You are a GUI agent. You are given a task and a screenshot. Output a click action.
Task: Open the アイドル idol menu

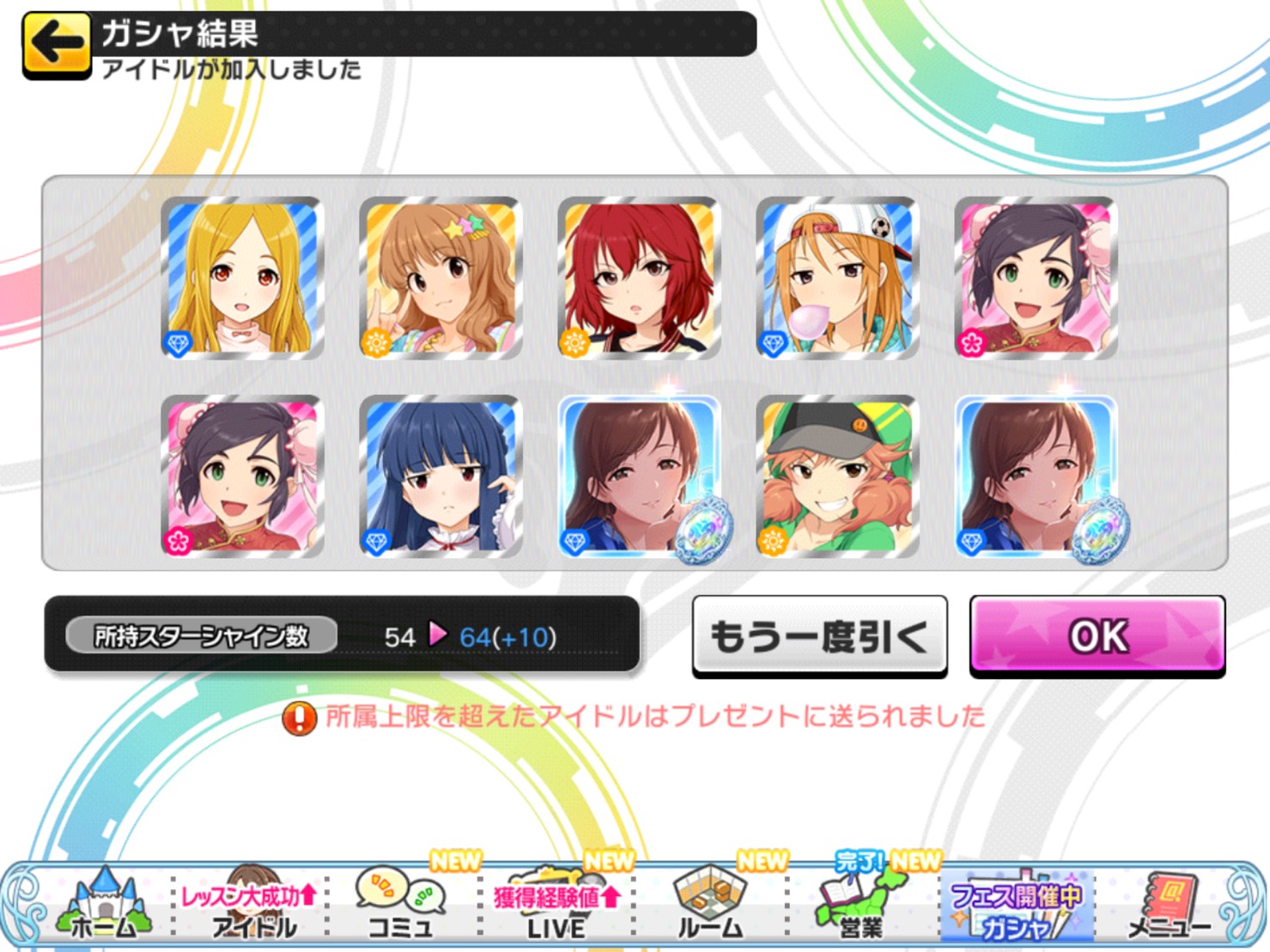point(252,910)
